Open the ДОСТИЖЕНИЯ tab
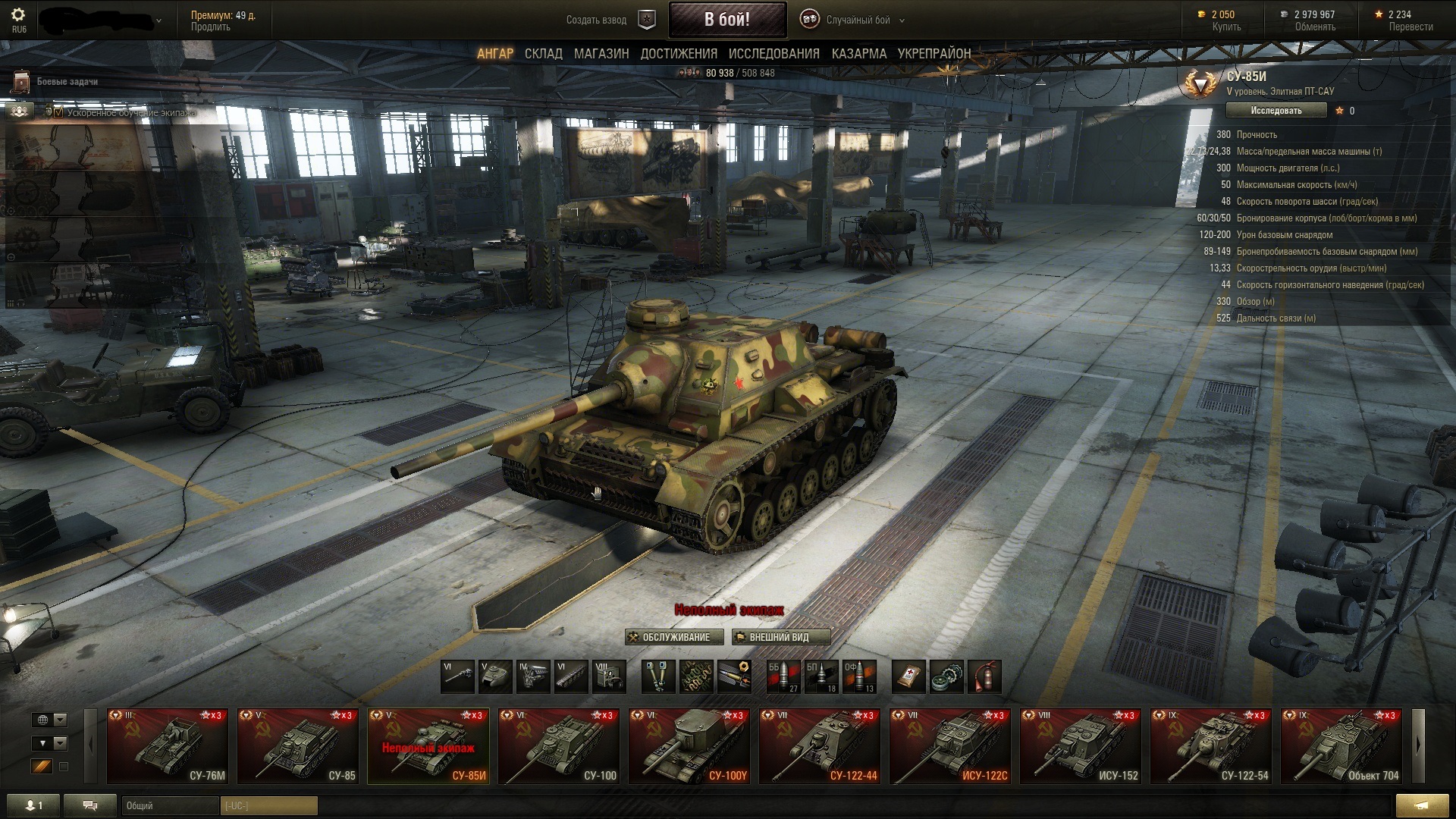1456x819 pixels. point(679,54)
